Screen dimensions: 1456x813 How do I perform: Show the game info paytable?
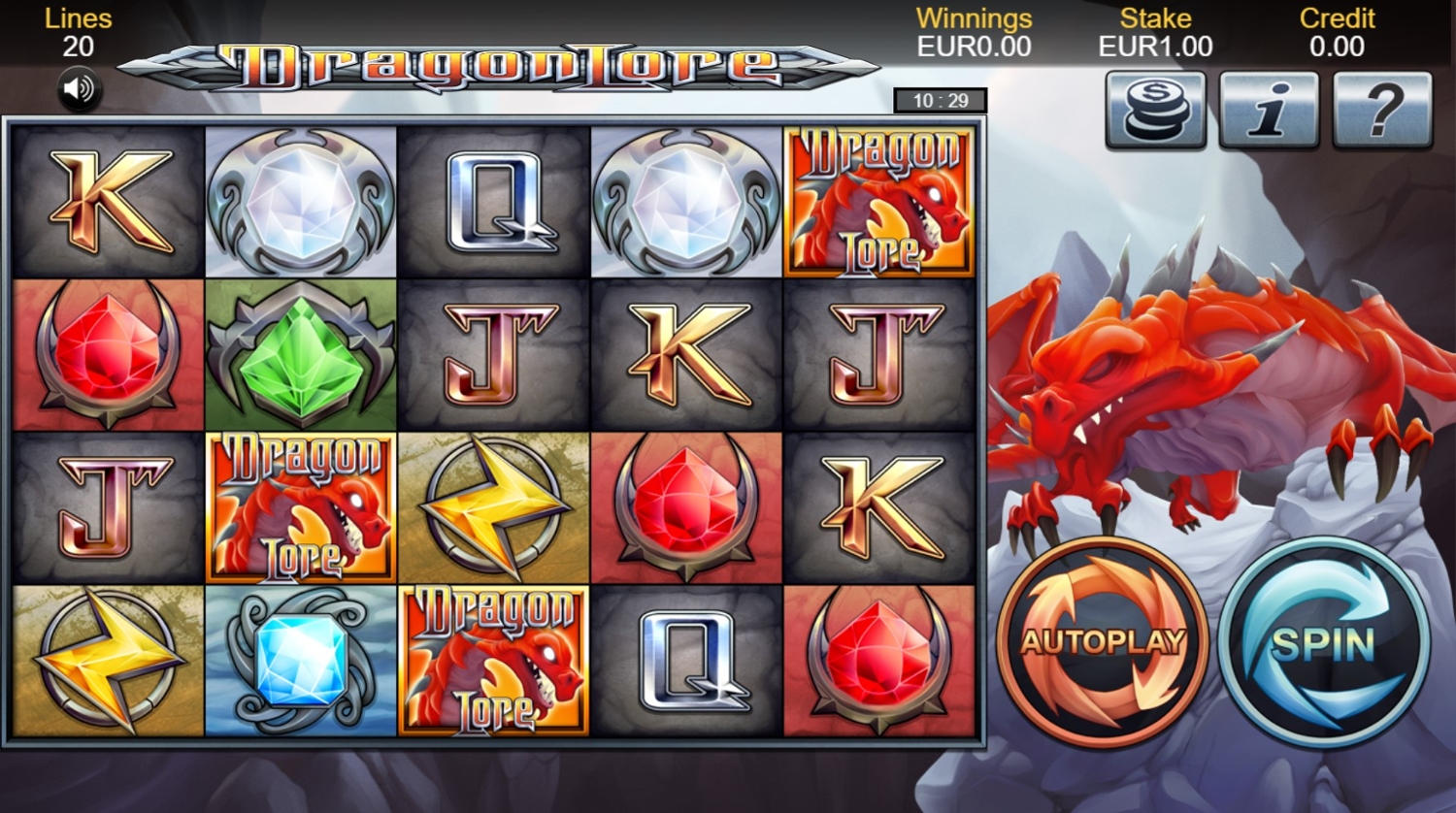tap(1269, 110)
